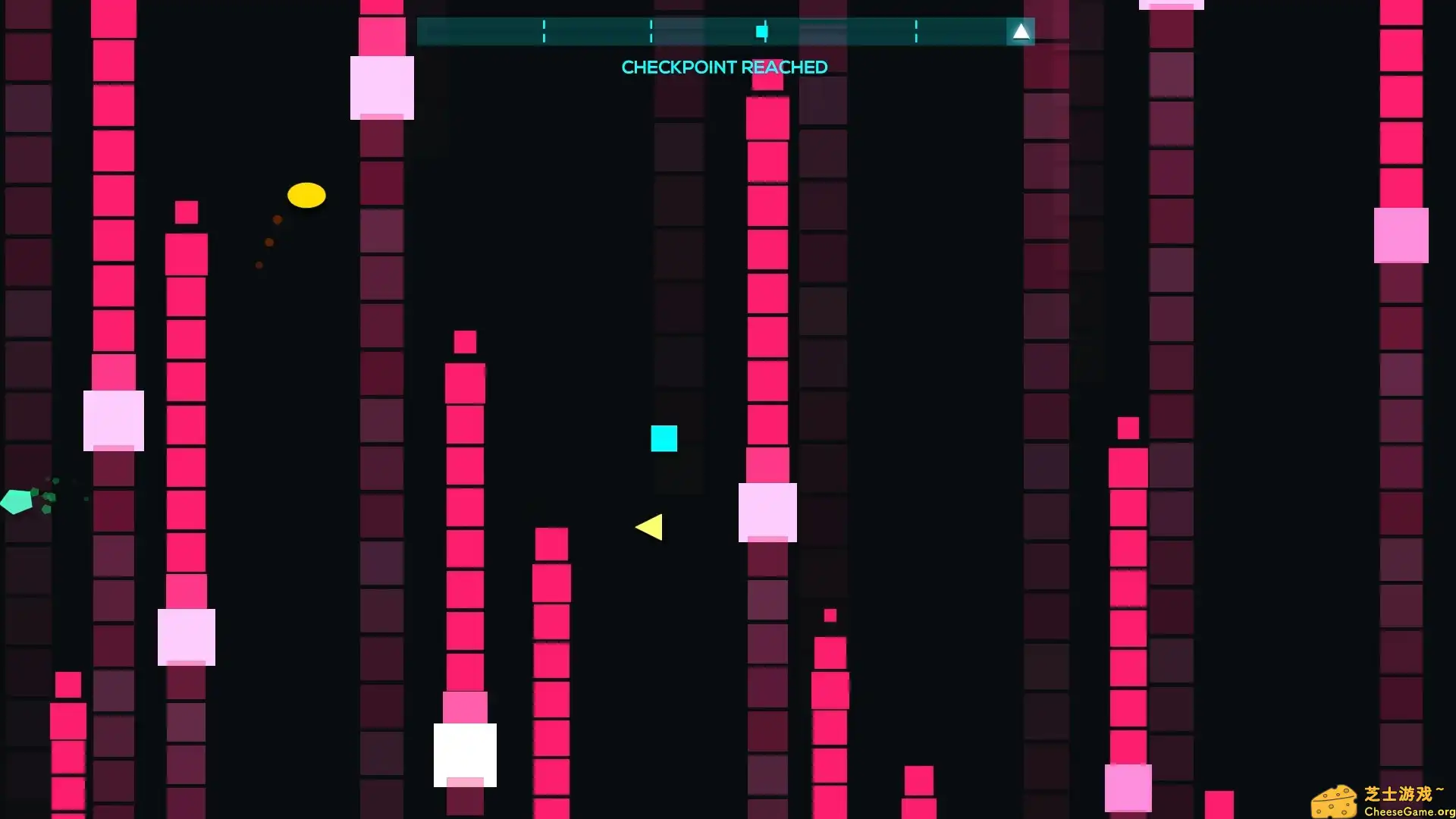1456x819 pixels.
Task: Click the pale pink cap of the leftmost column
Action: point(114,421)
